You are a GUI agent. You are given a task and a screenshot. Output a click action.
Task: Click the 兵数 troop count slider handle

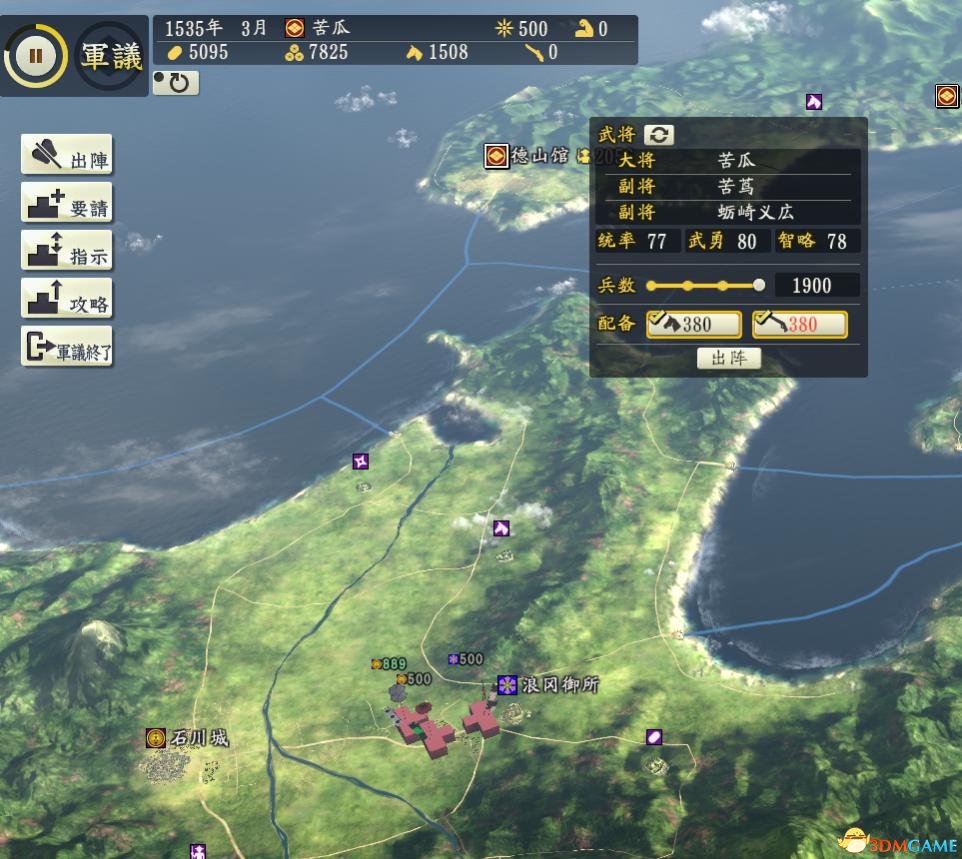[x=759, y=285]
